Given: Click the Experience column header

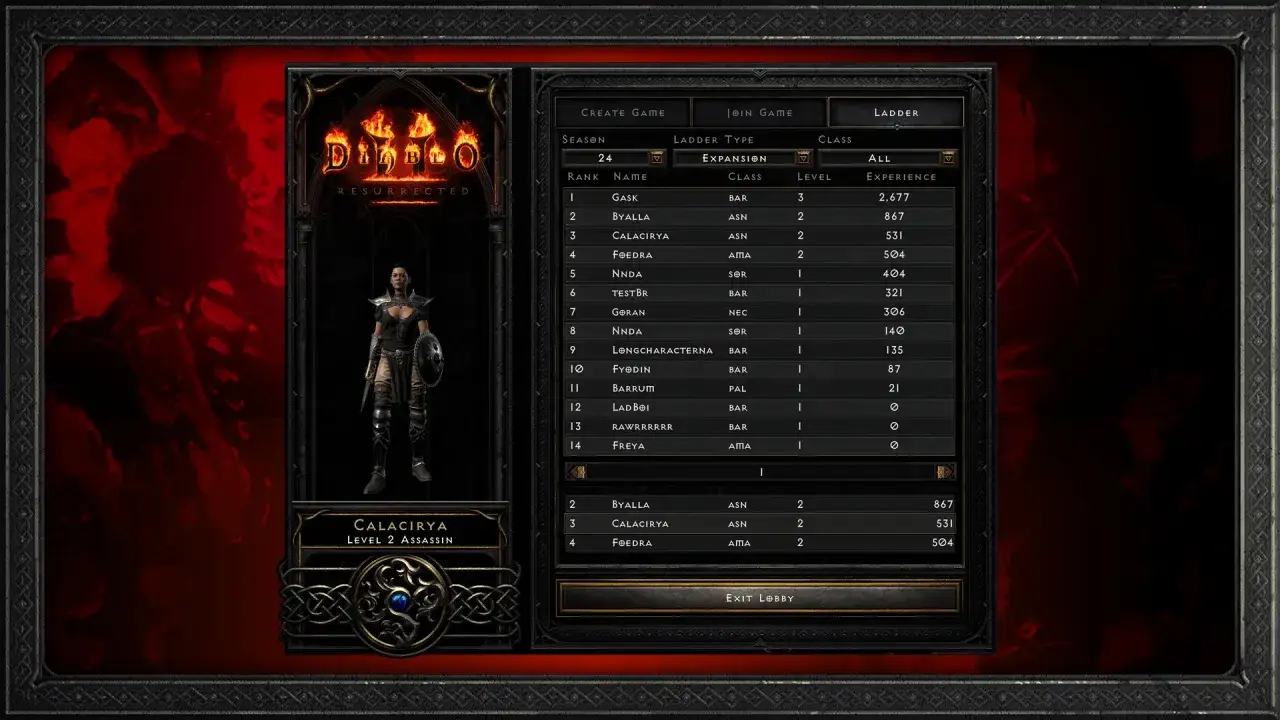Looking at the screenshot, I should coord(901,176).
